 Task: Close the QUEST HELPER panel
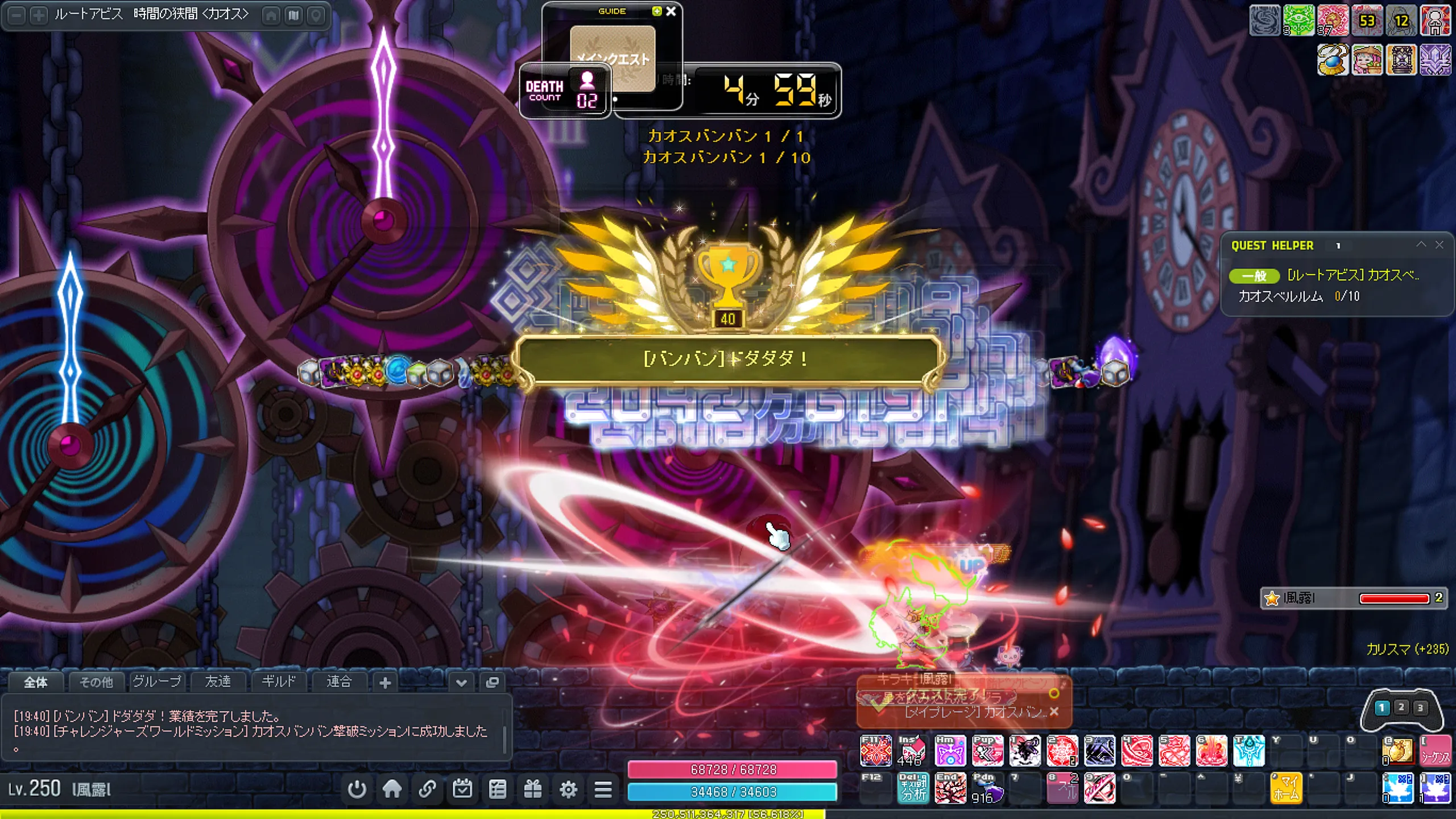tap(1440, 245)
